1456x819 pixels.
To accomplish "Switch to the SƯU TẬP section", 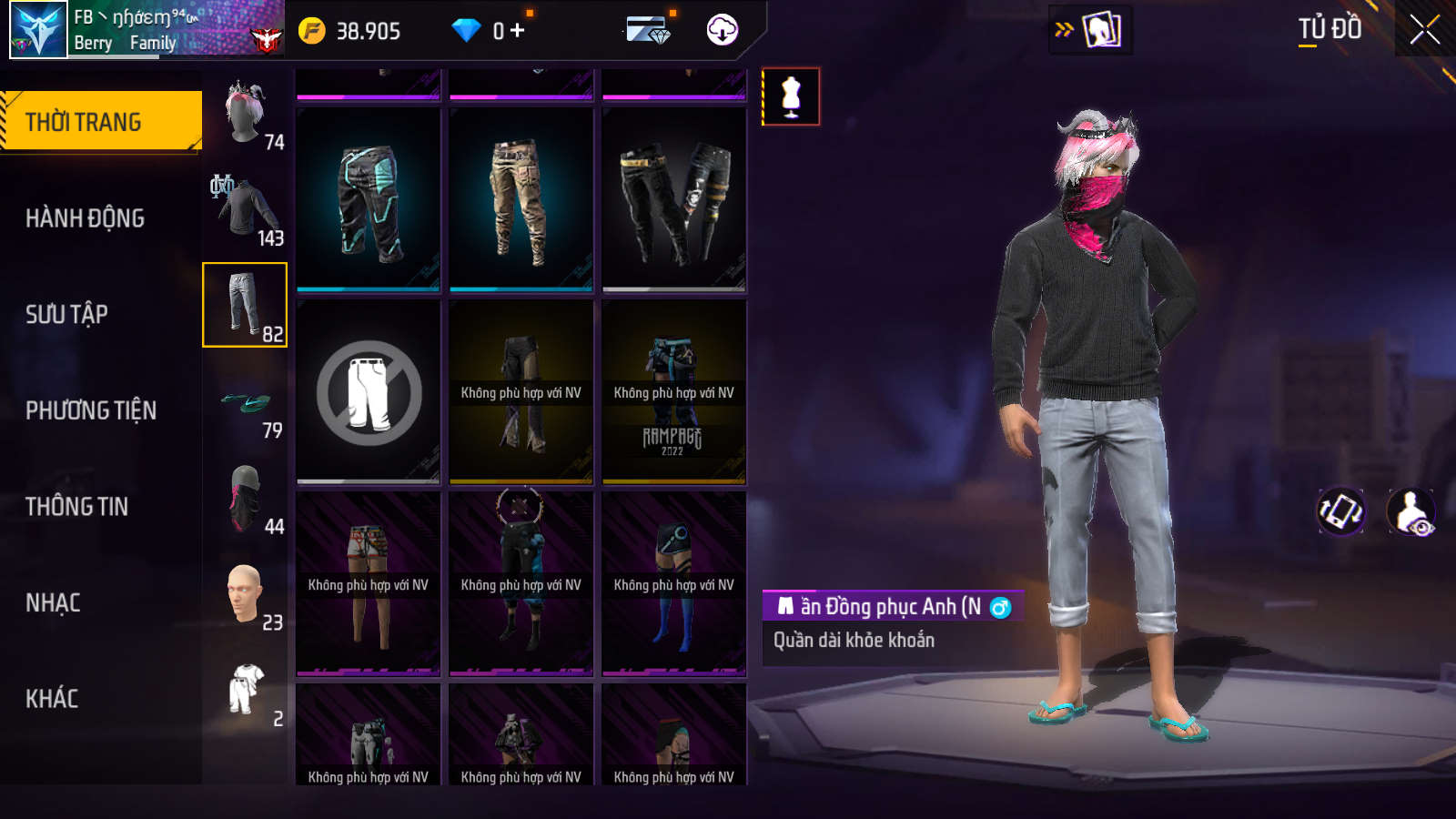I will pyautogui.click(x=67, y=315).
